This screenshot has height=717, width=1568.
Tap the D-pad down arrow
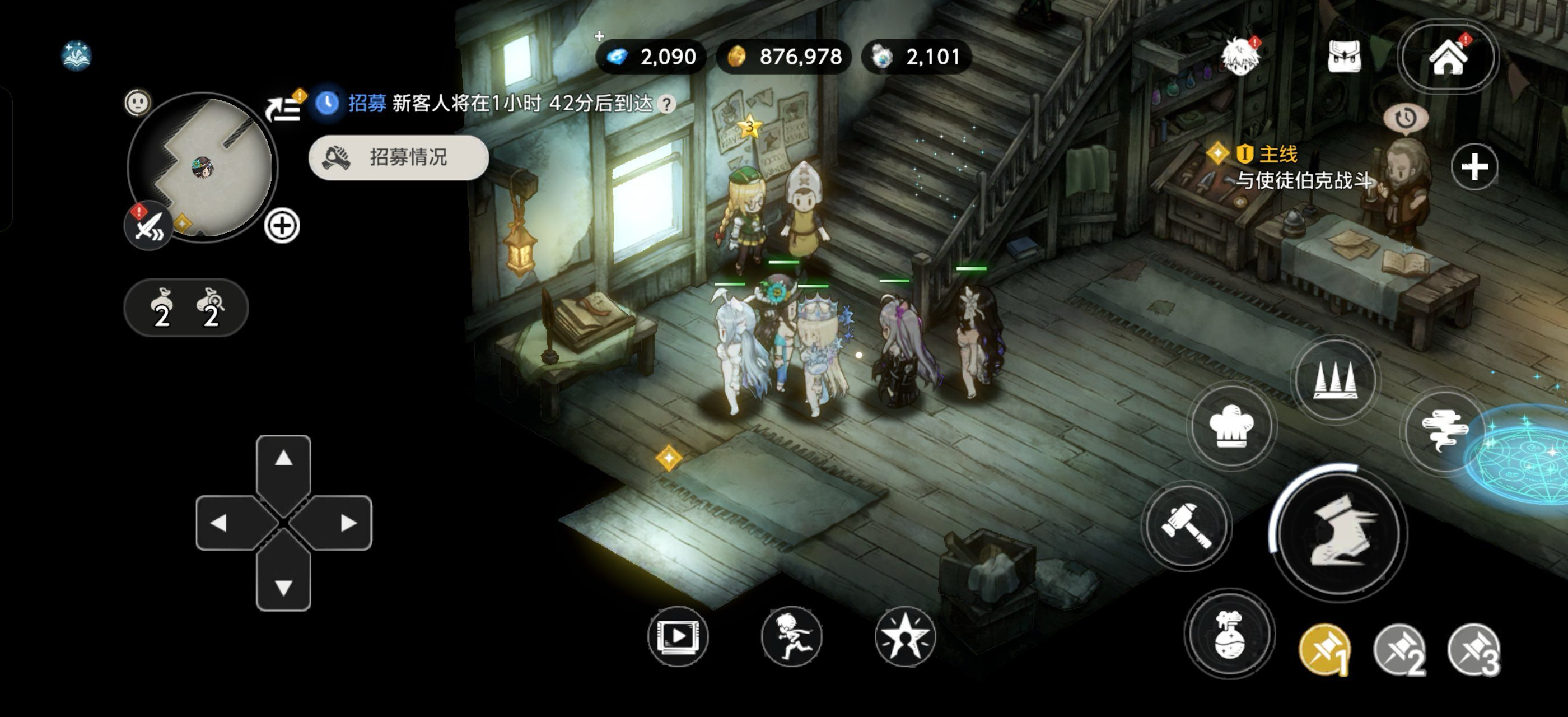pos(284,586)
